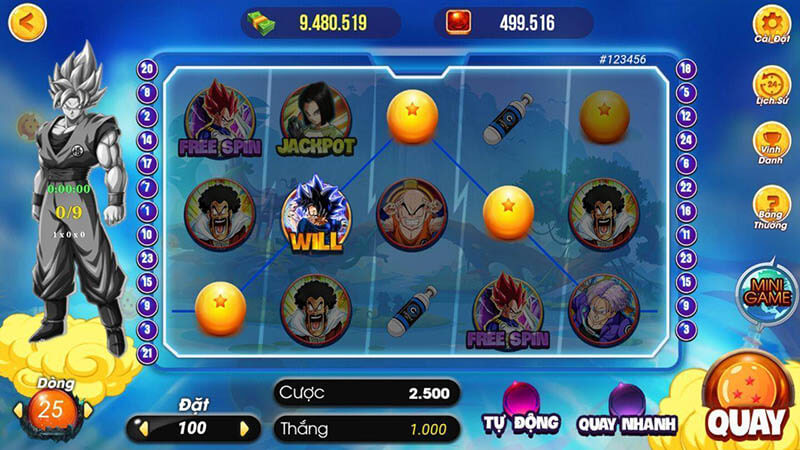This screenshot has height=450, width=800.
Task: Click the red gem currency icon
Action: coord(462,22)
